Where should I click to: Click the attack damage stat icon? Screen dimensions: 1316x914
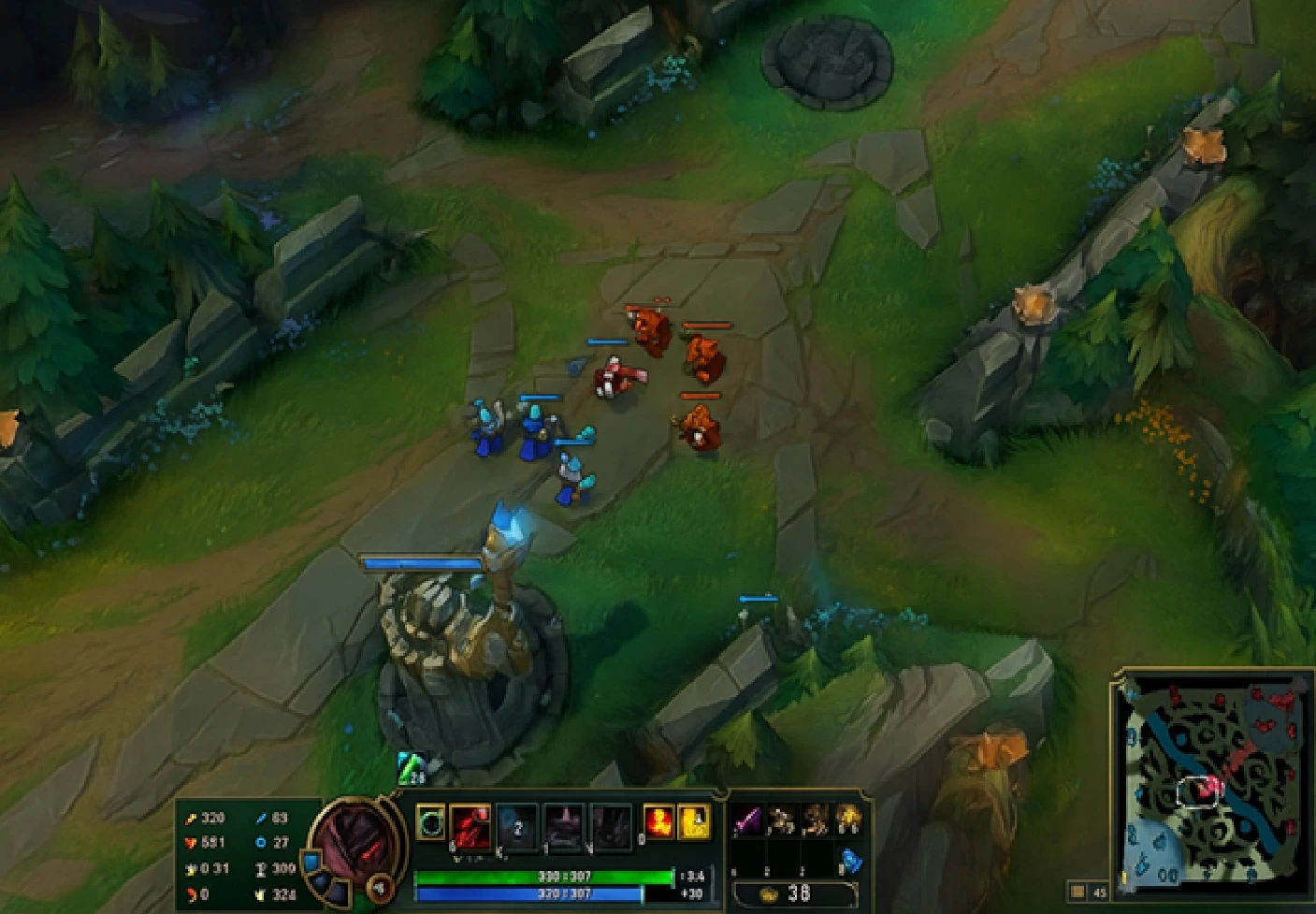coord(194,816)
